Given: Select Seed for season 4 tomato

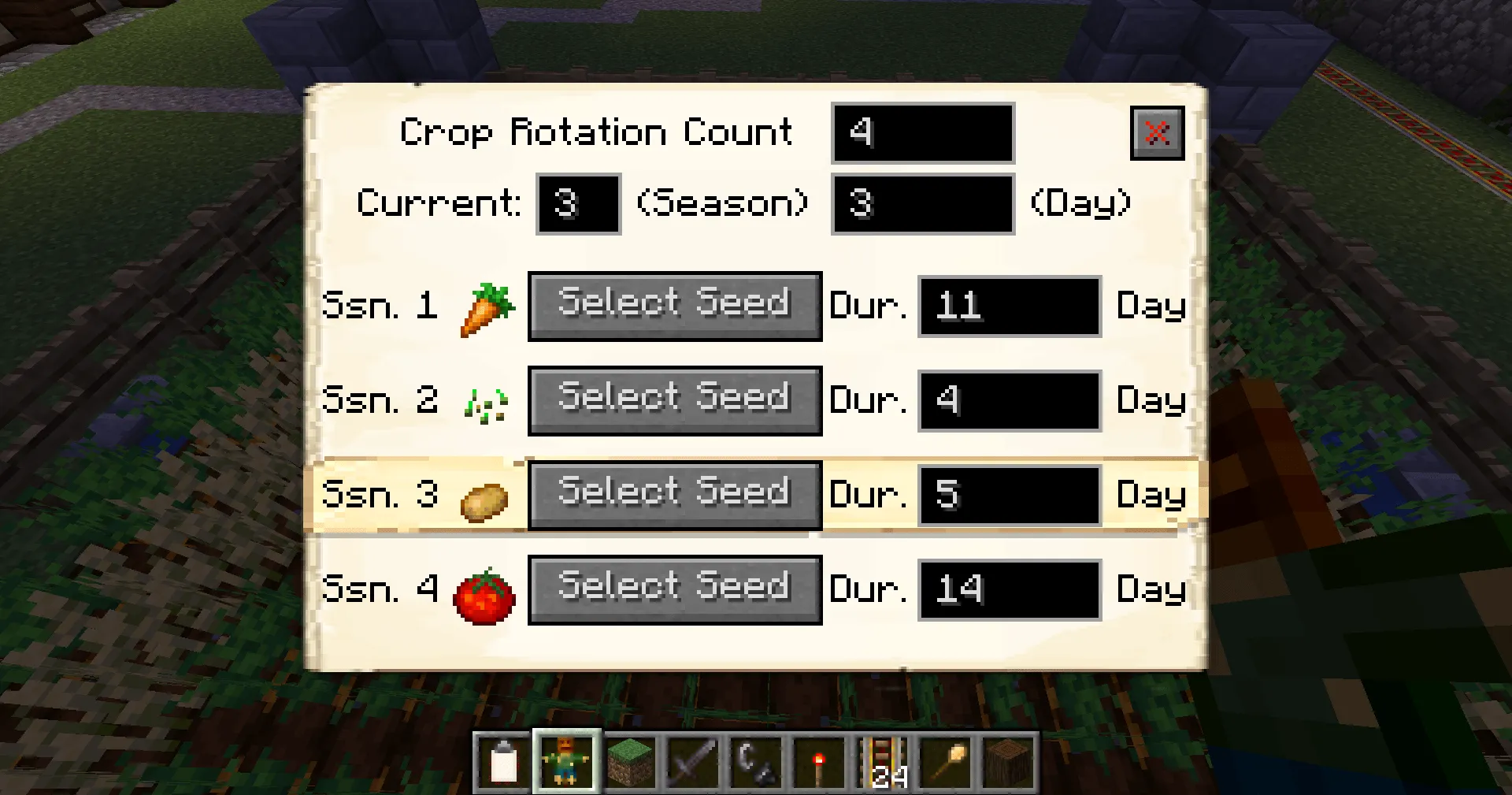Looking at the screenshot, I should point(675,589).
